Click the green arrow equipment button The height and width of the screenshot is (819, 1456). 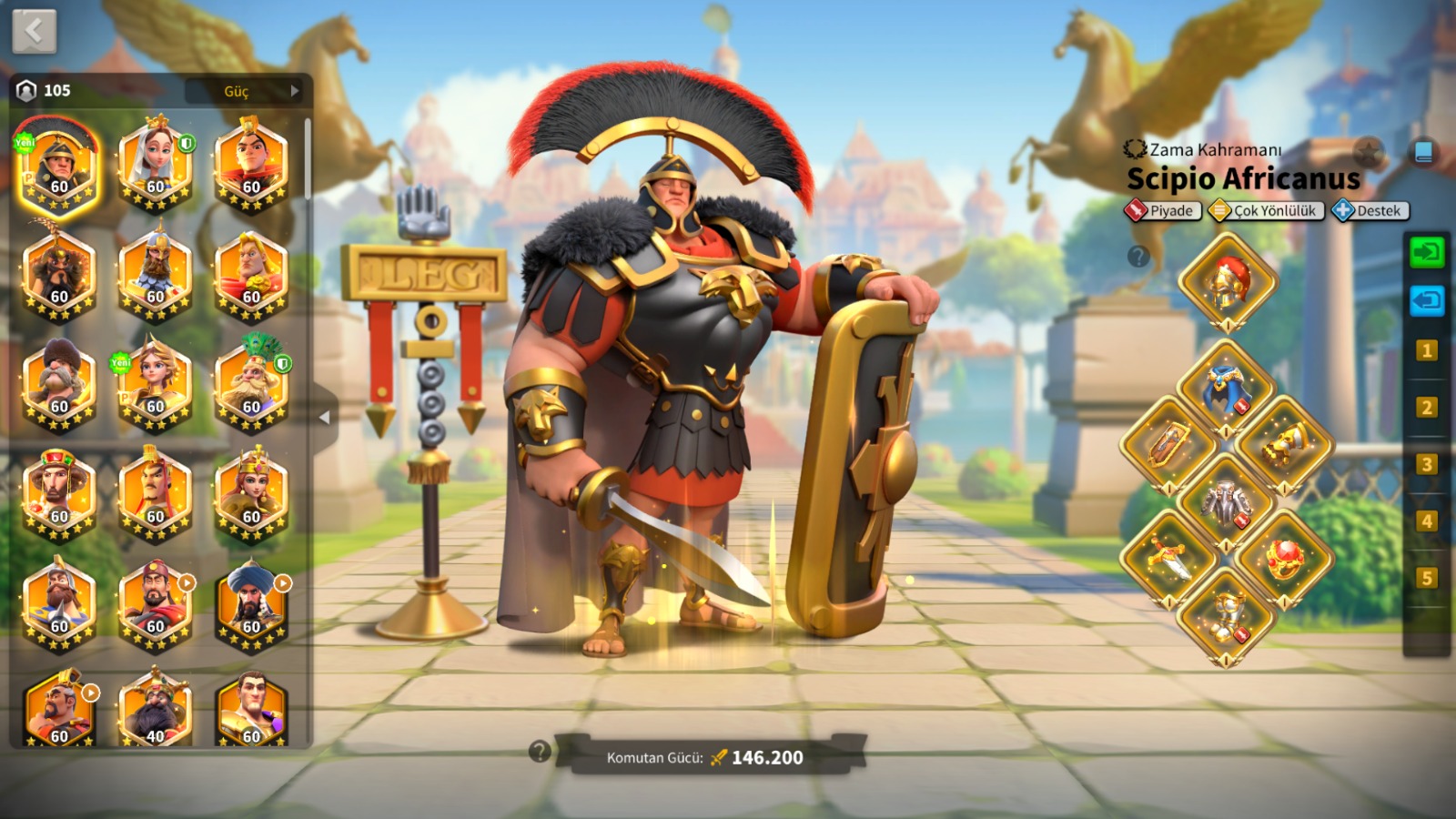(1426, 252)
